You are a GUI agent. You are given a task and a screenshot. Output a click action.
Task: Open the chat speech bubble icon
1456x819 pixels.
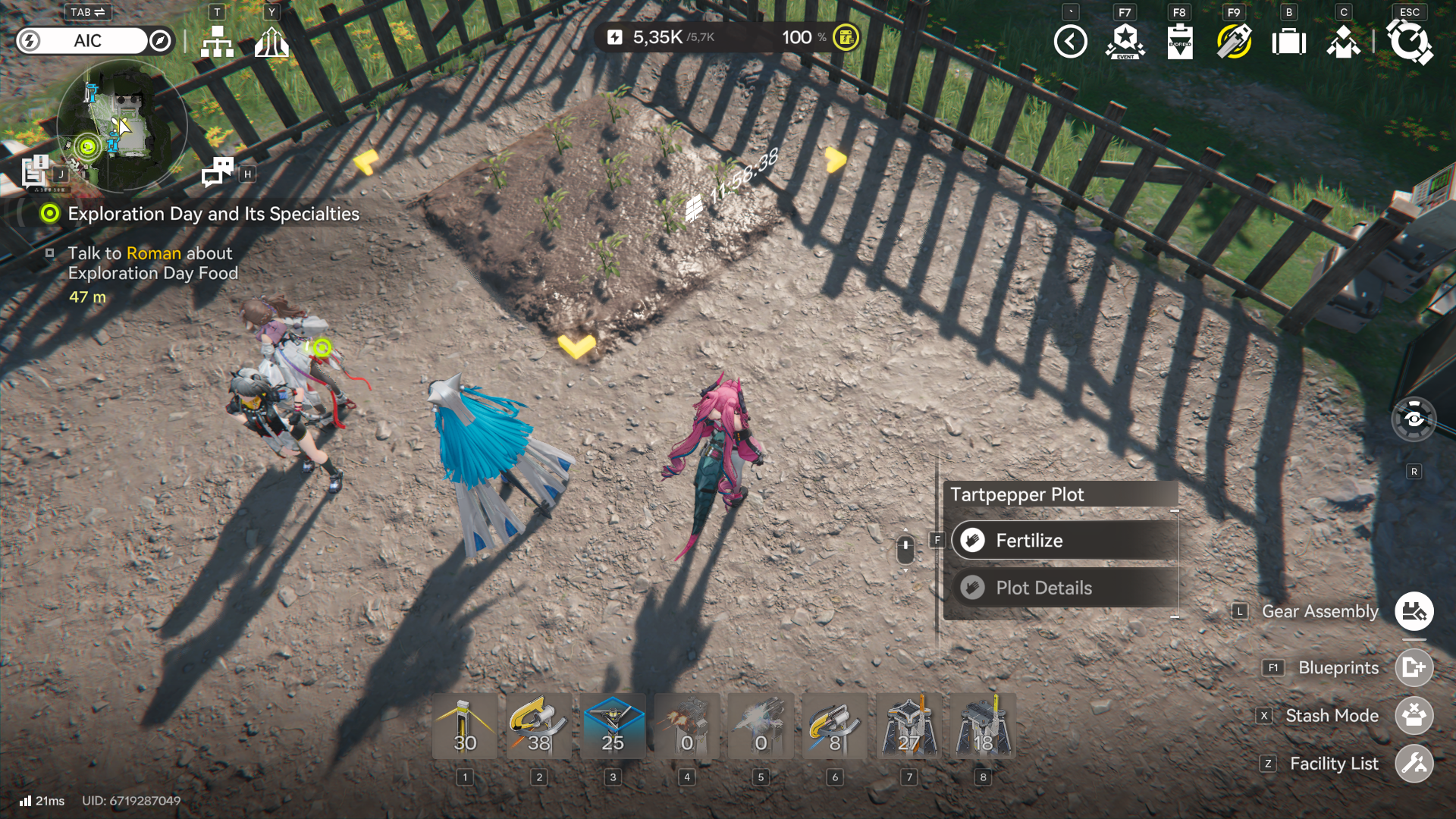click(218, 172)
